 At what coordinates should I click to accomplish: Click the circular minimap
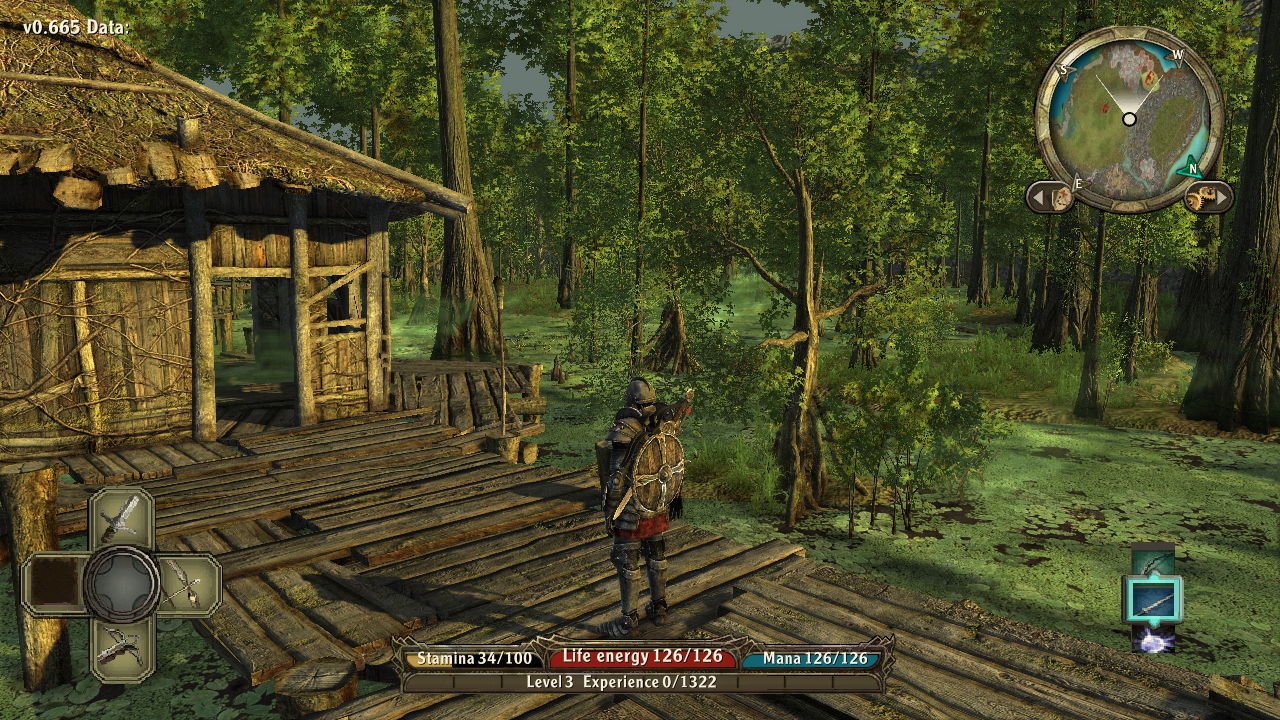pos(1129,119)
